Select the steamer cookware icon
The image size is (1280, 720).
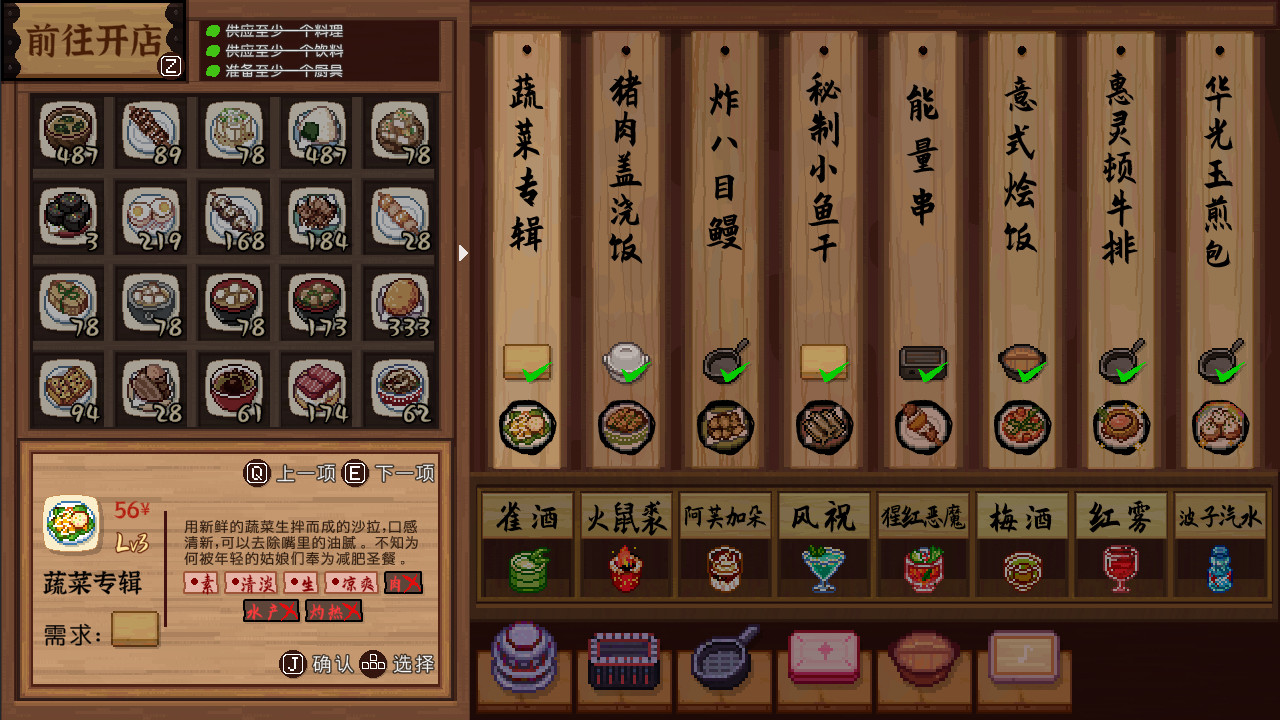coord(524,656)
